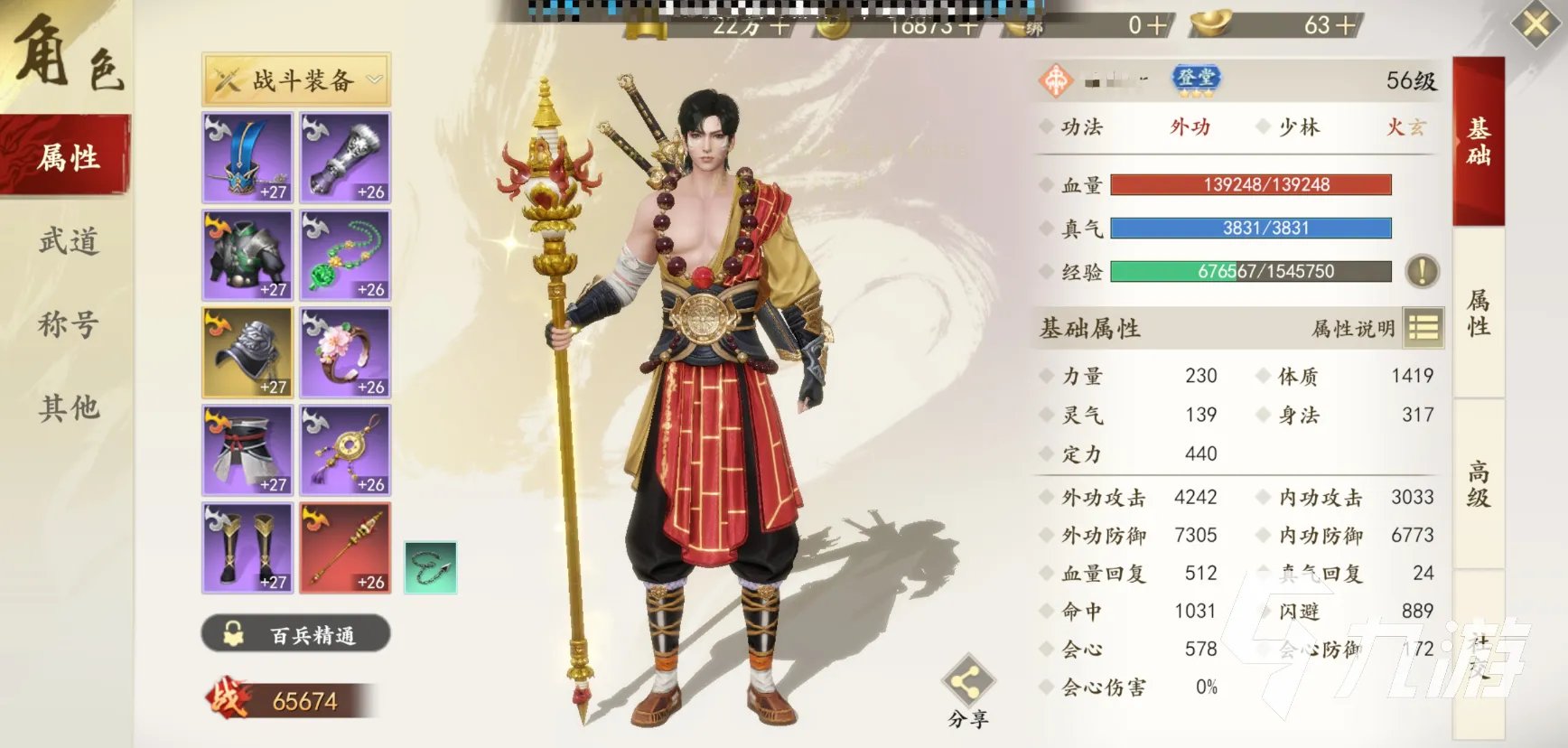Select the chest armor equipment slot
The height and width of the screenshot is (748, 1568).
247,255
